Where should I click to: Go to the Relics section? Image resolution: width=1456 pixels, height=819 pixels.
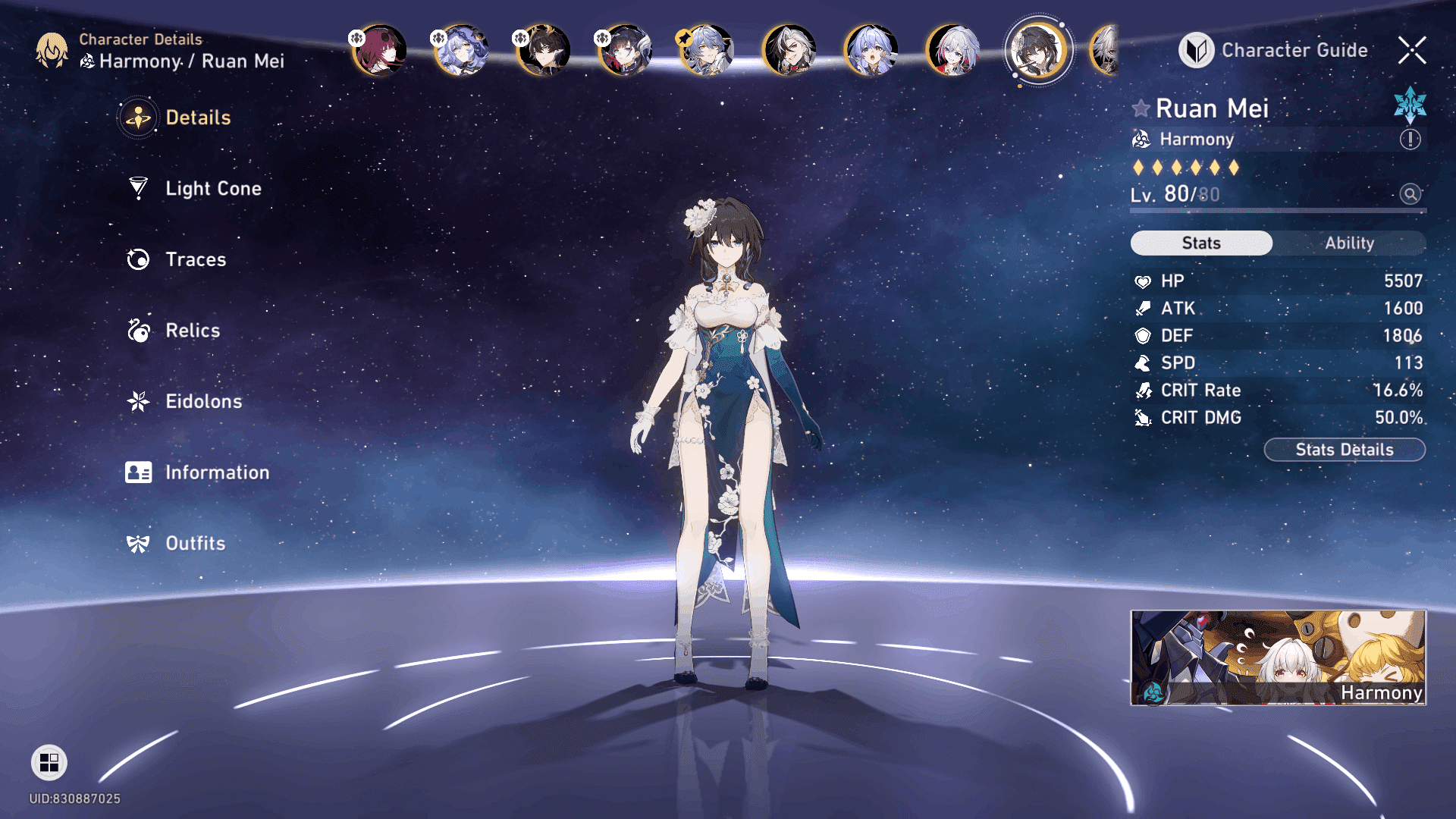coord(192,331)
